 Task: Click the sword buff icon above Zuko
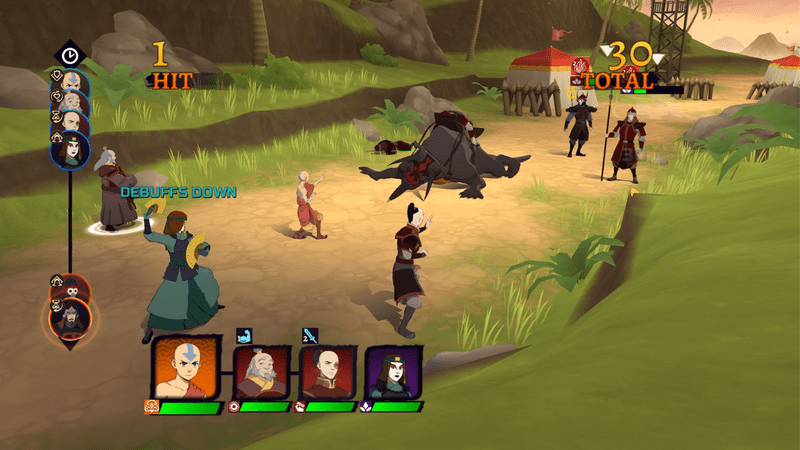[310, 335]
